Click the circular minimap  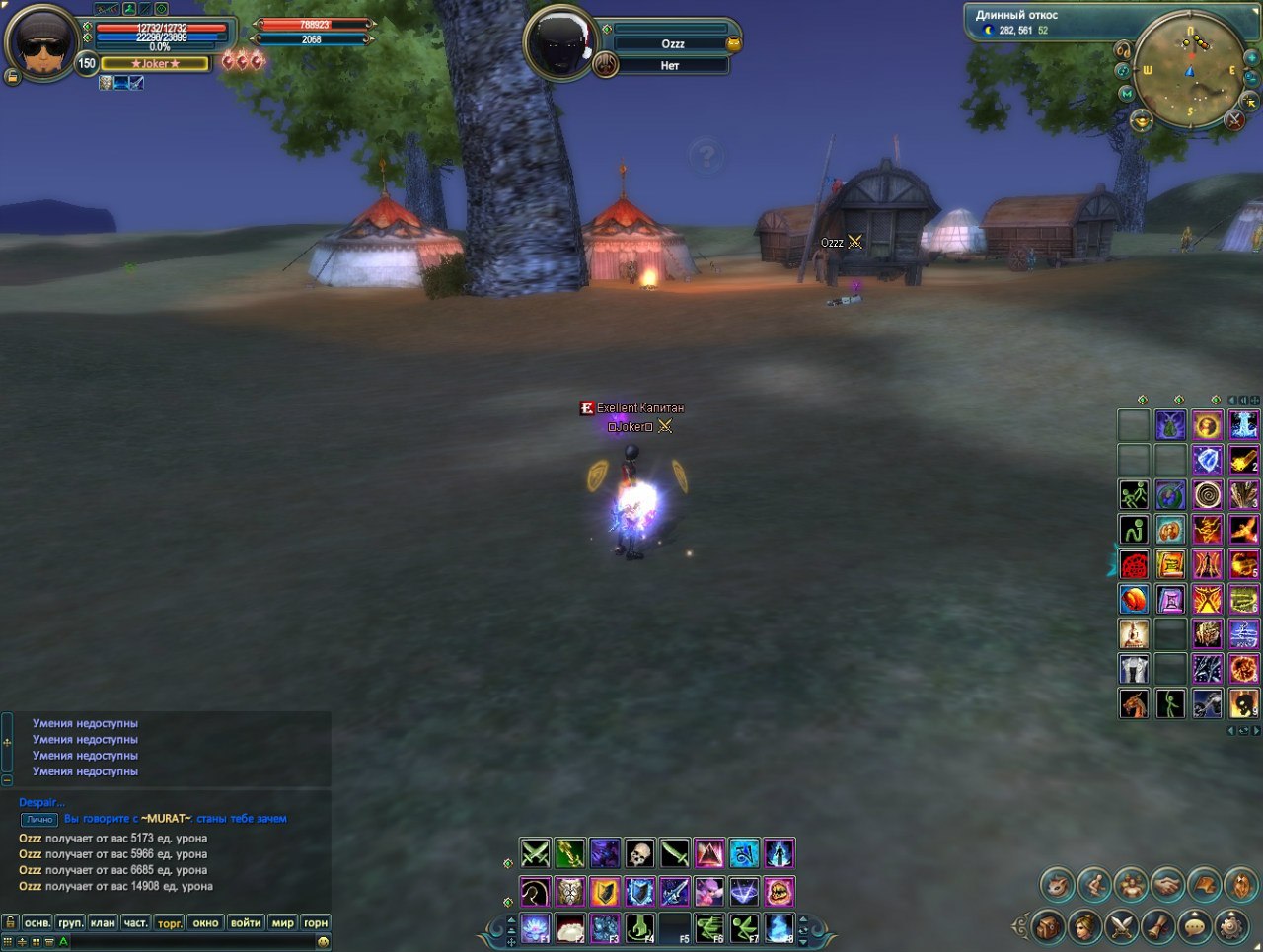tap(1189, 73)
